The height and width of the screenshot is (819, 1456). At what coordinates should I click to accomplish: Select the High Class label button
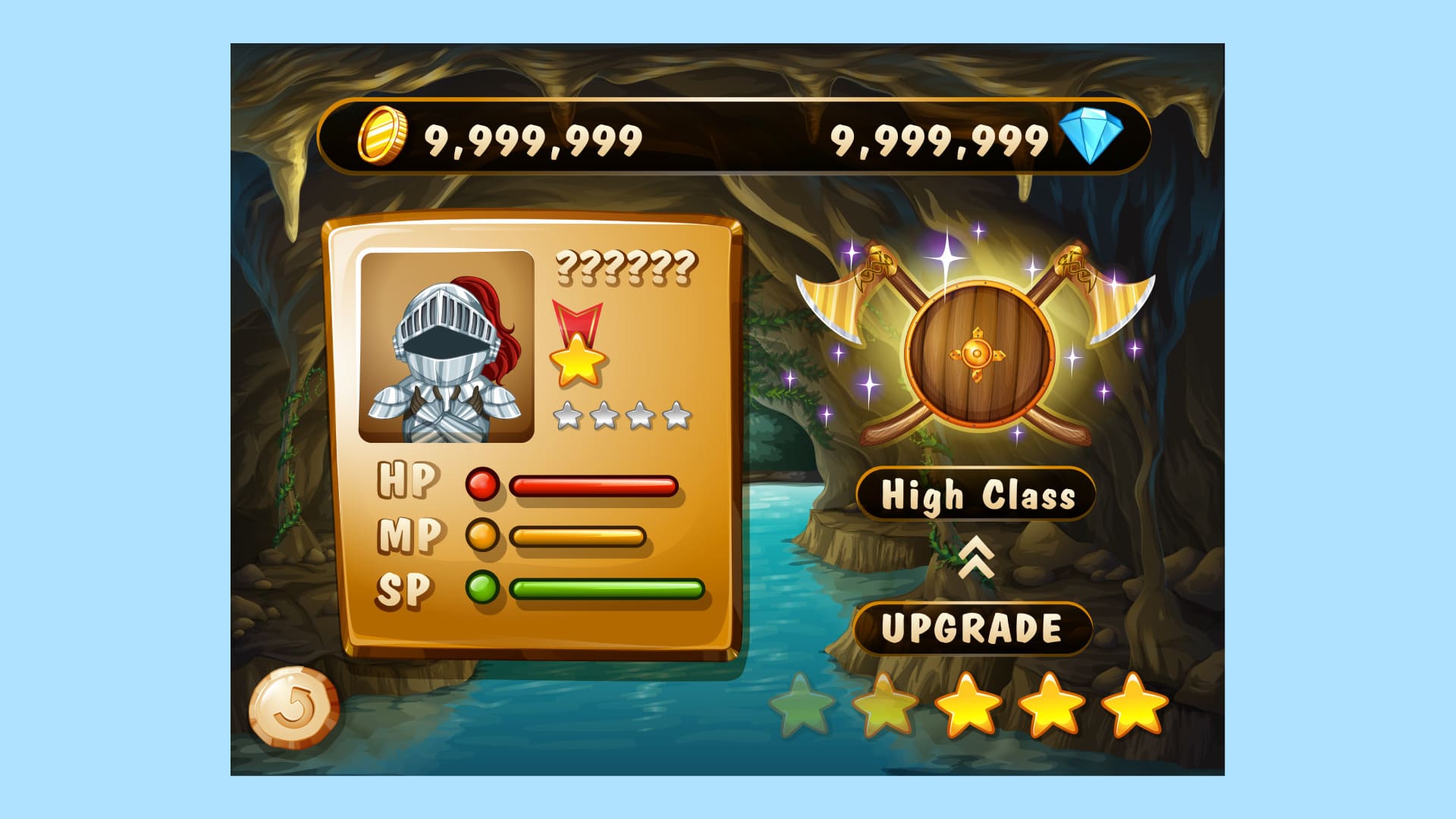click(x=977, y=495)
